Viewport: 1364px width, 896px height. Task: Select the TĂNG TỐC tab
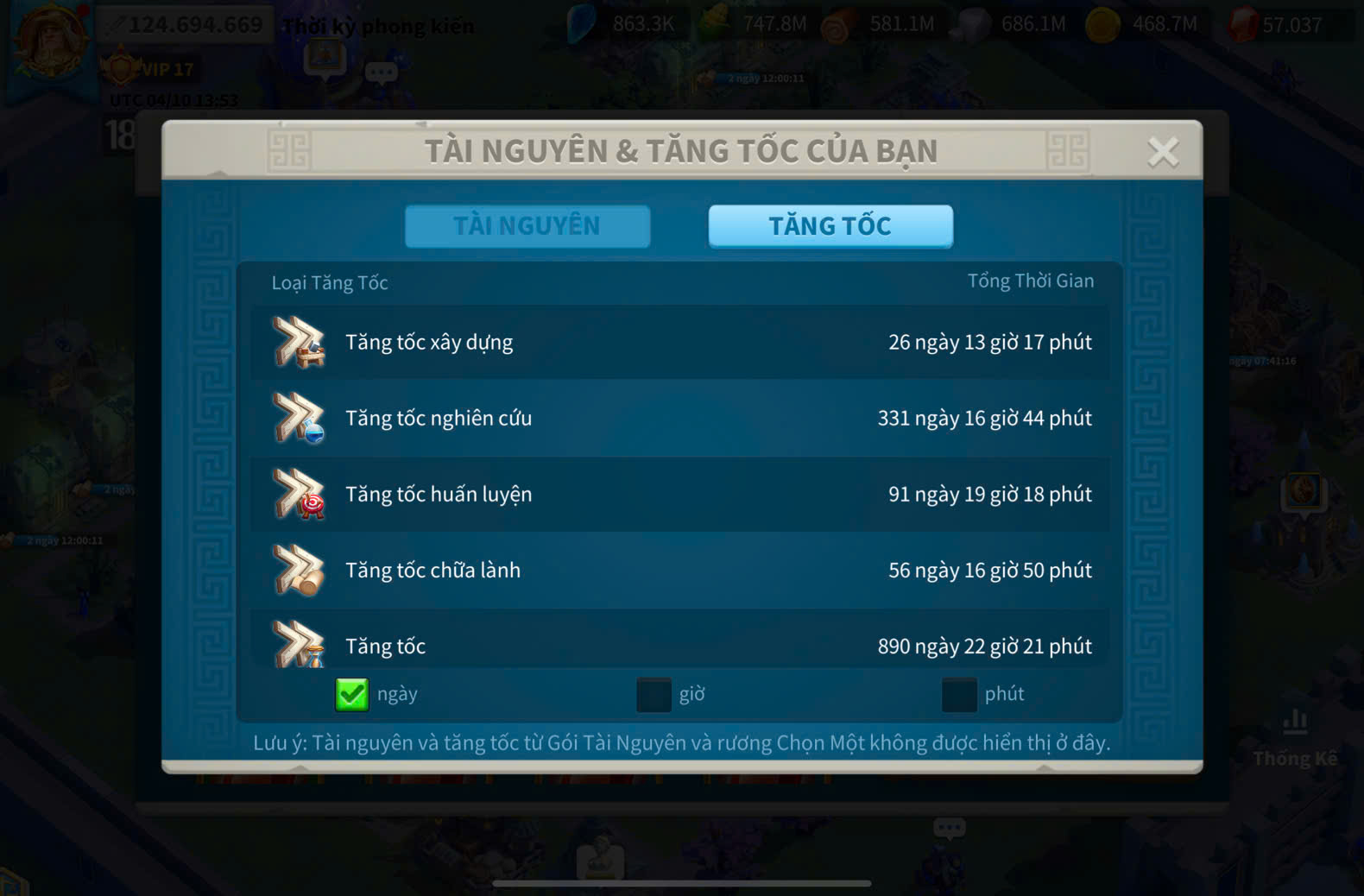(830, 226)
